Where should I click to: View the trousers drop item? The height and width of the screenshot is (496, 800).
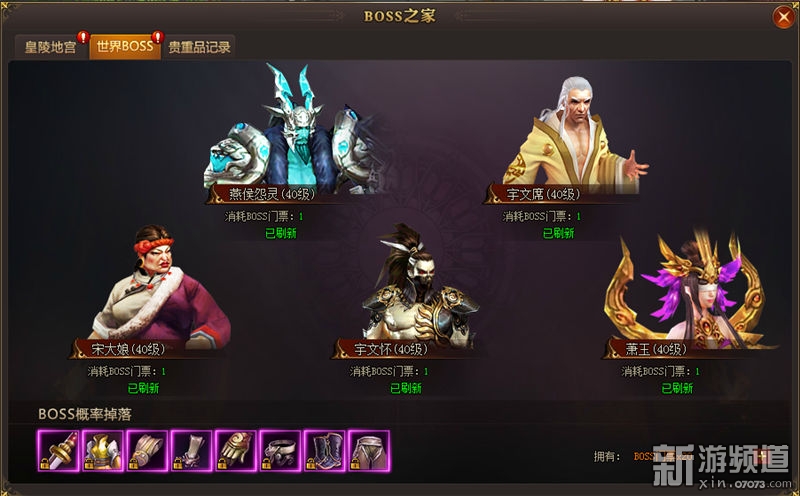pos(368,451)
